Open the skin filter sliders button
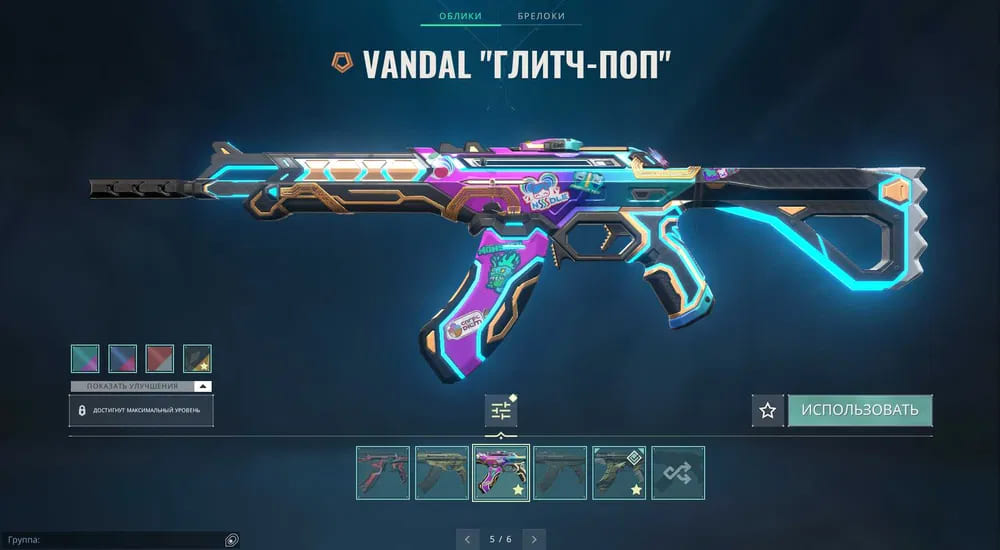 tap(501, 410)
